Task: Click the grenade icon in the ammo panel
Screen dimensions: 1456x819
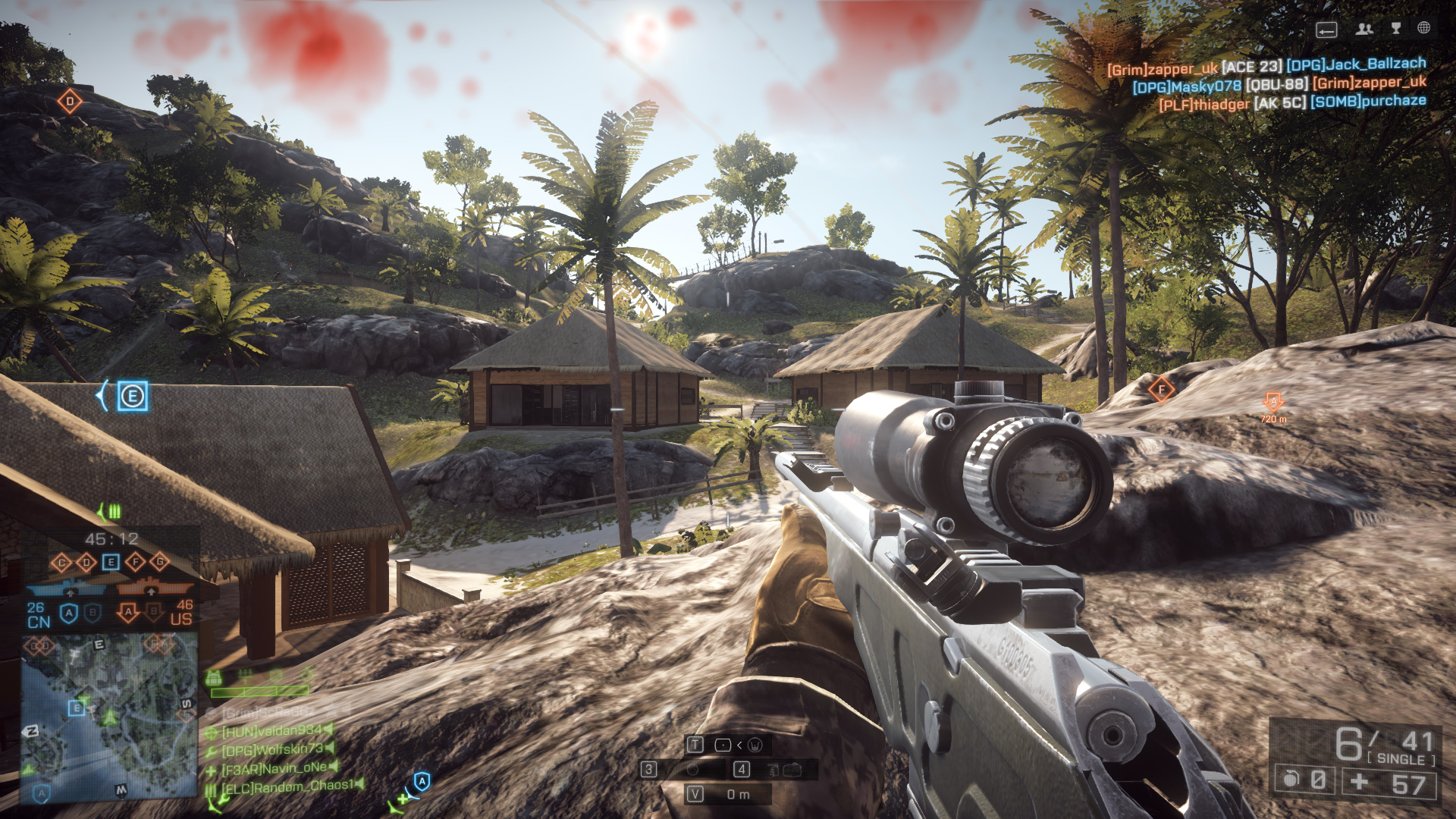Action: 1291,780
